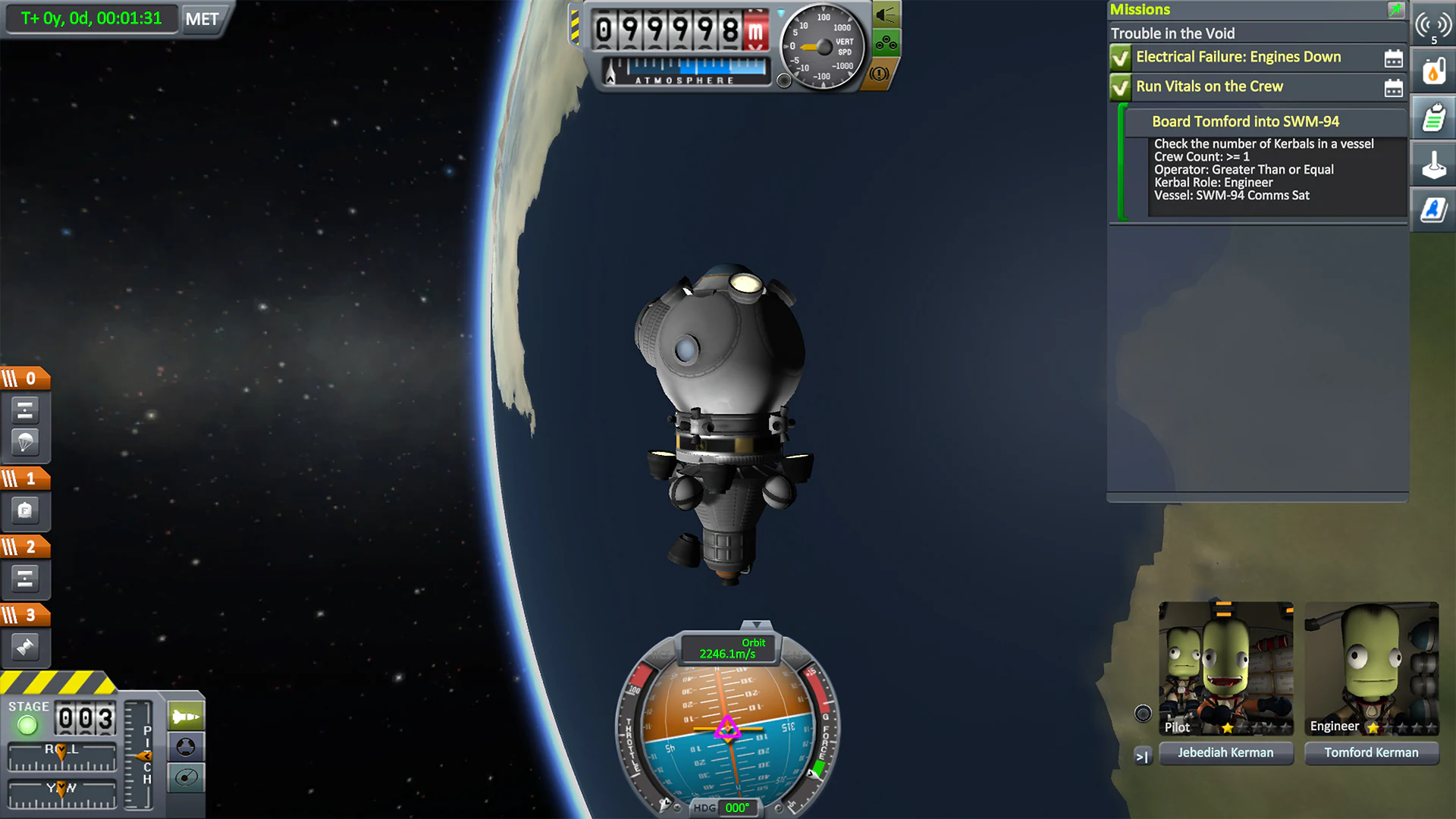
Task: Activate the parachute icon in stage 0
Action: (26, 442)
